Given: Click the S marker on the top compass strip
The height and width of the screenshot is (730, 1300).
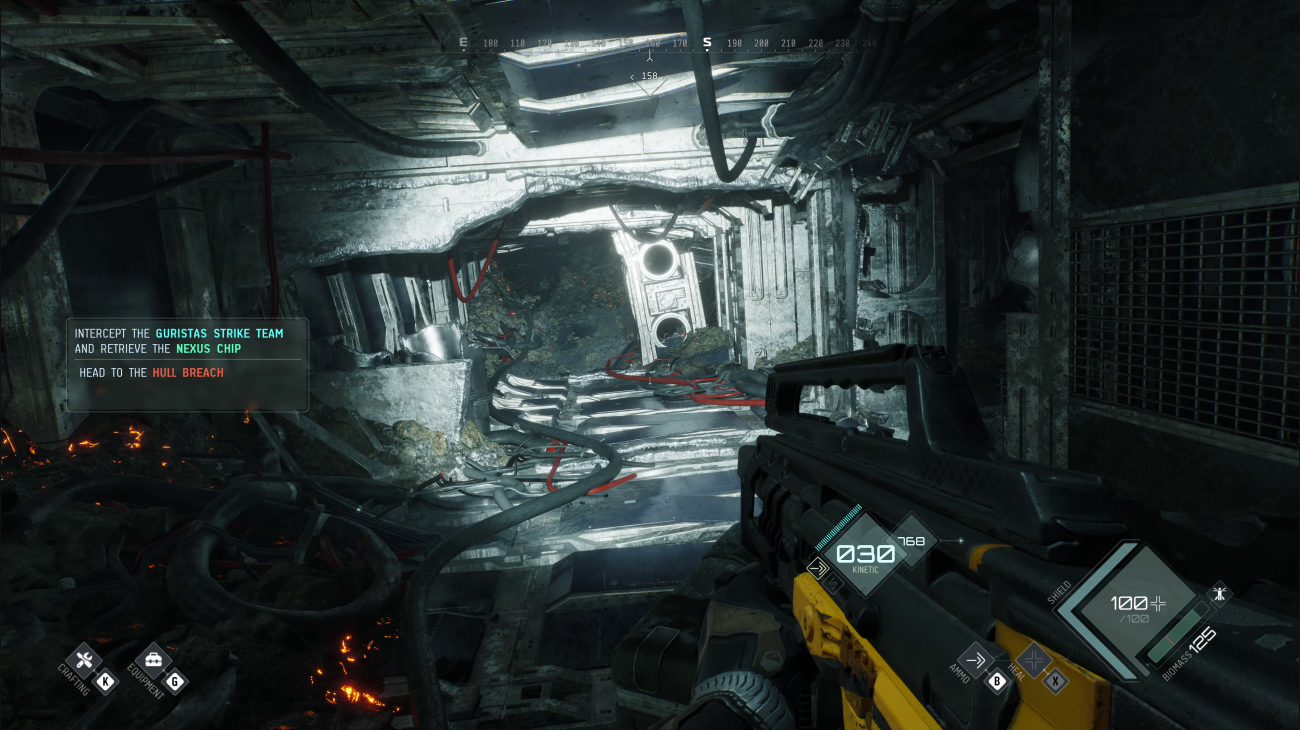Looking at the screenshot, I should coord(706,42).
